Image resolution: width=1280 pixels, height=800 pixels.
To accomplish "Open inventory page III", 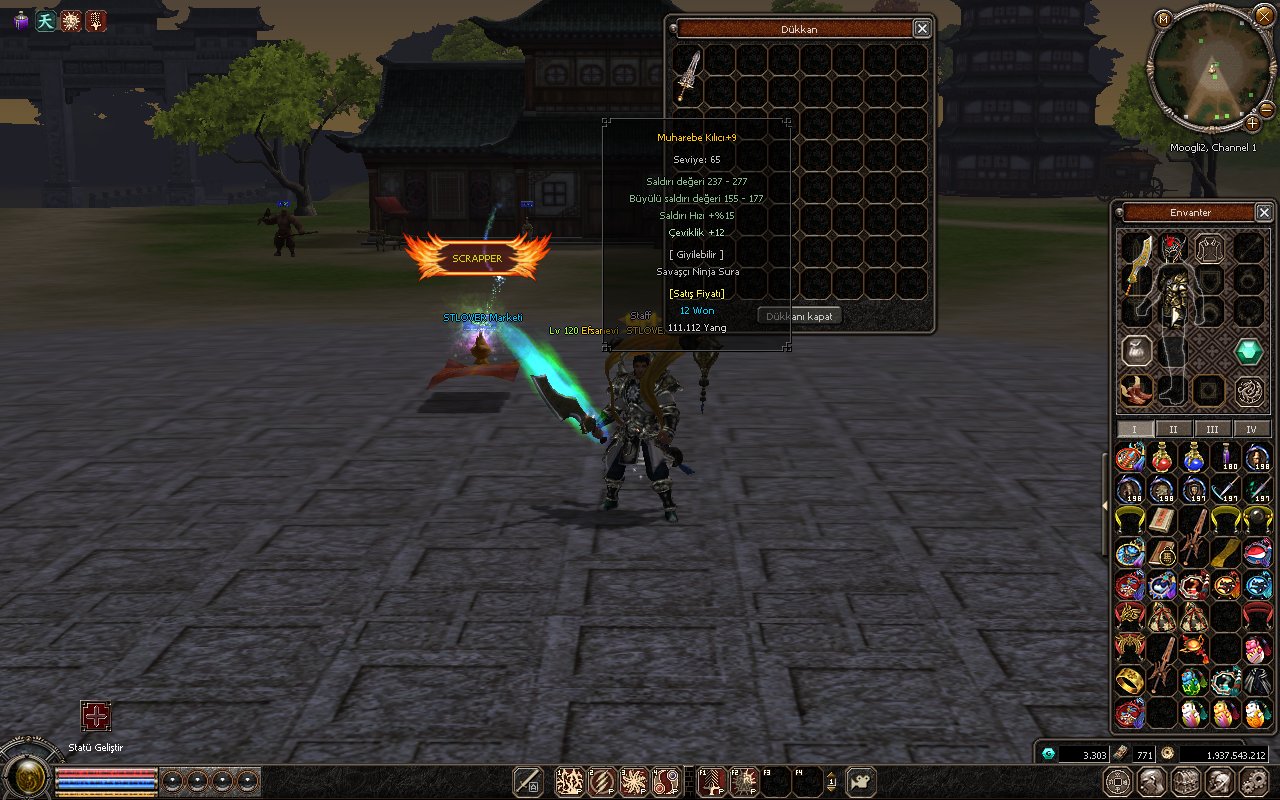I will [x=1212, y=429].
